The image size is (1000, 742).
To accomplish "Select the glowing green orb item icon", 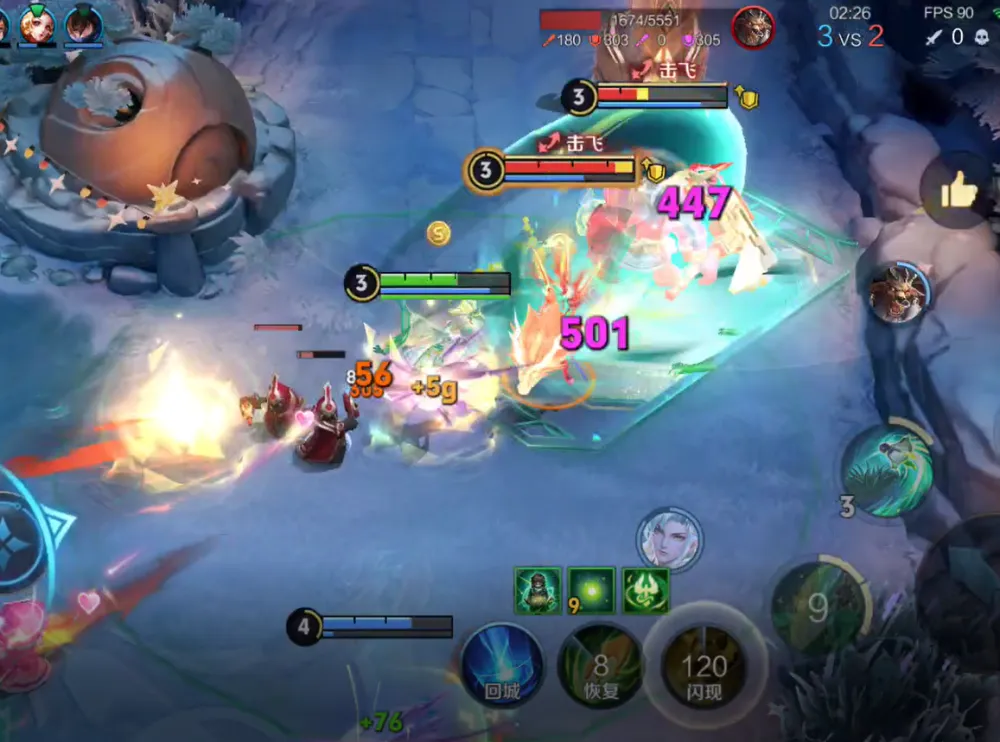I will point(592,590).
